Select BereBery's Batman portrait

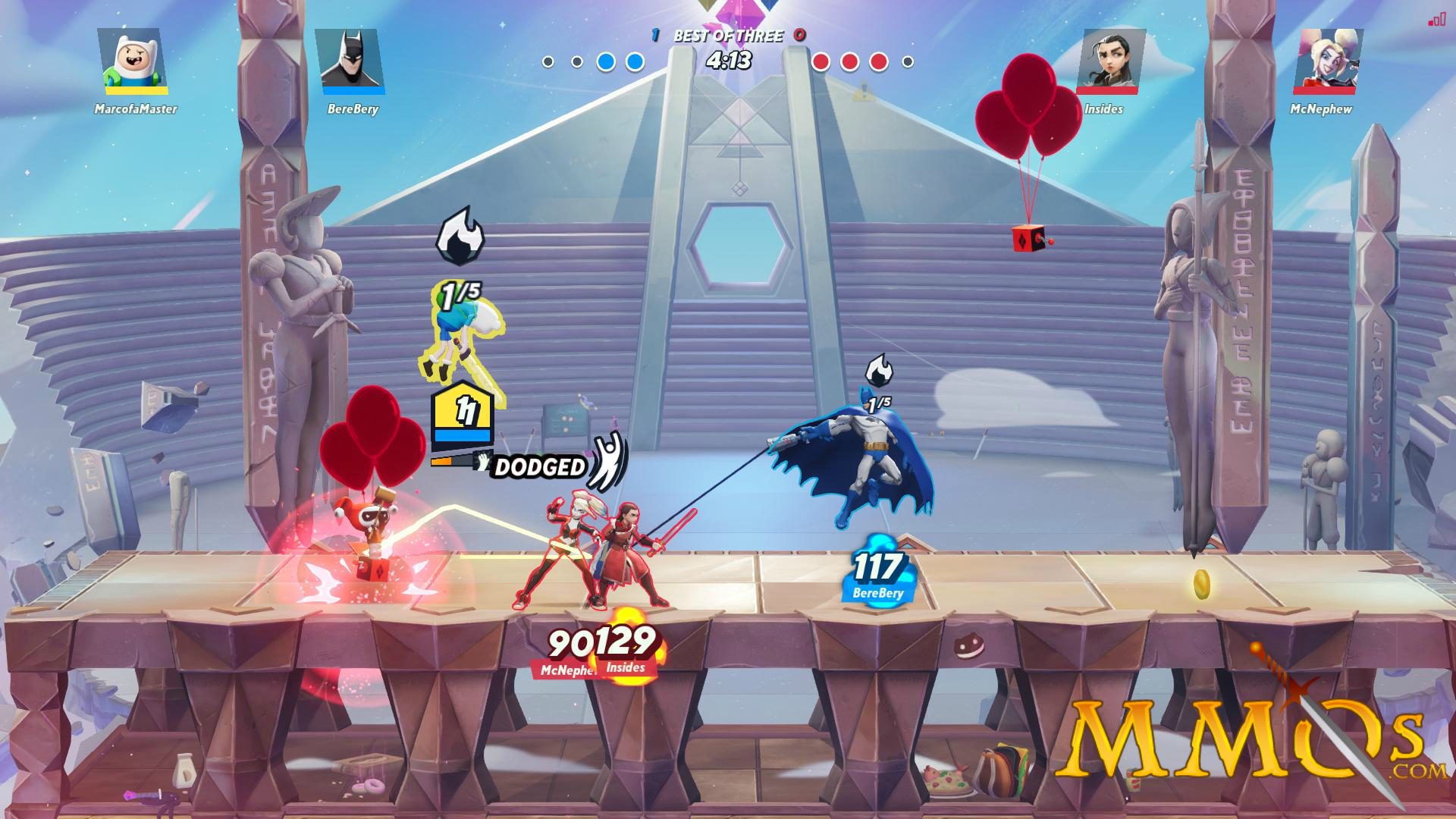350,61
